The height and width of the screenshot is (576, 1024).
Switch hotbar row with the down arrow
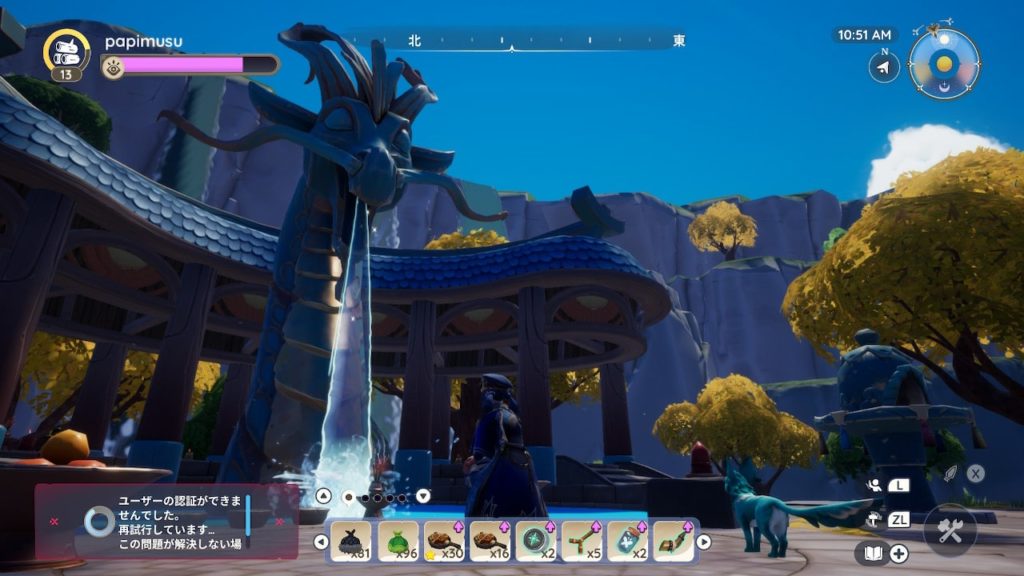(423, 495)
